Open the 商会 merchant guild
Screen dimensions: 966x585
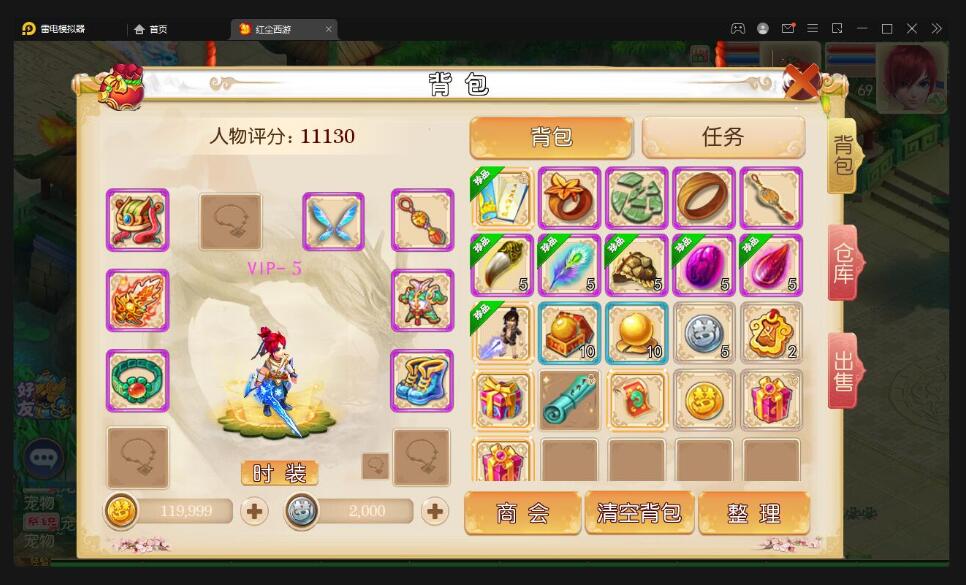523,513
